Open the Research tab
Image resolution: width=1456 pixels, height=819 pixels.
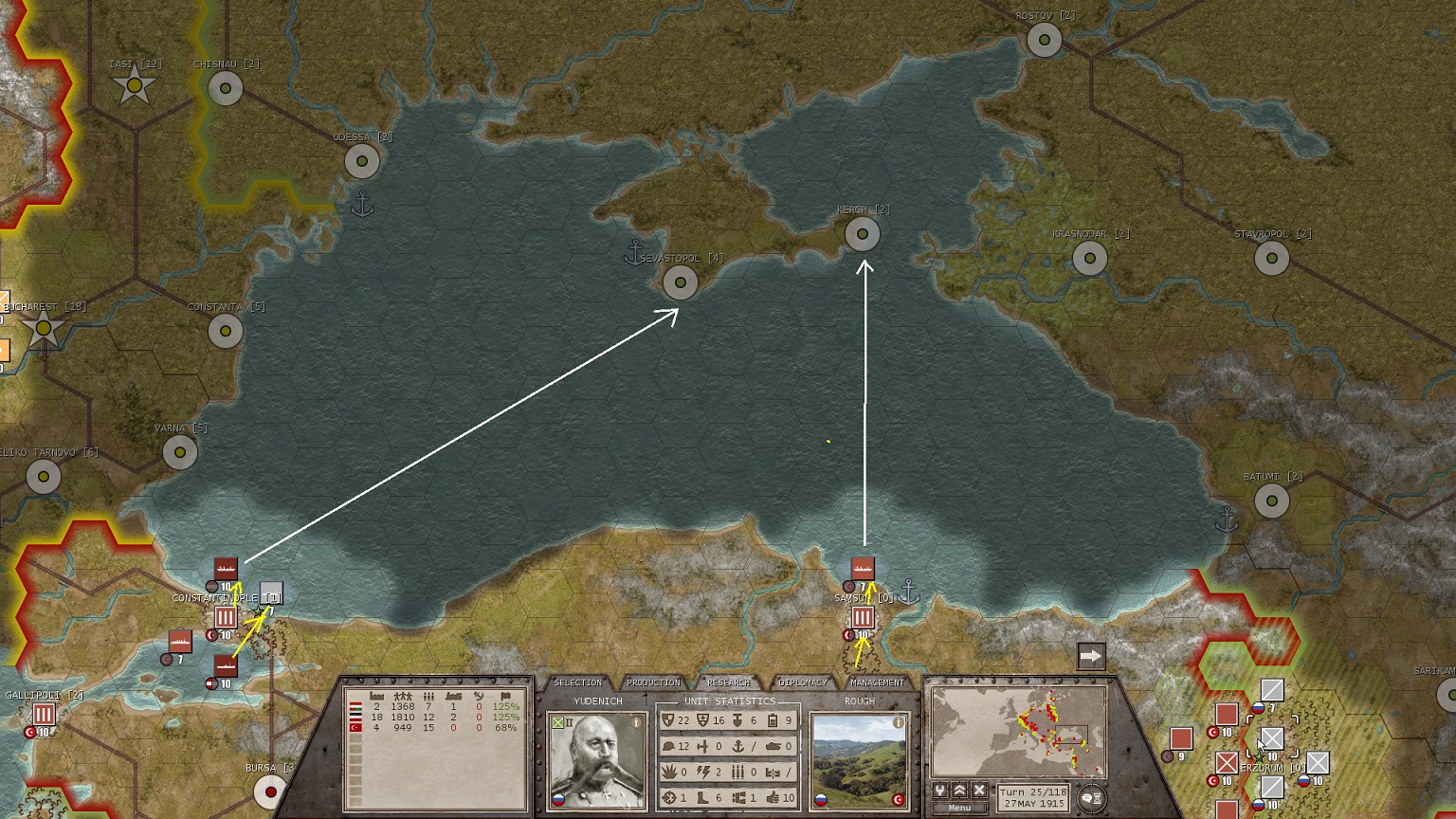(728, 682)
